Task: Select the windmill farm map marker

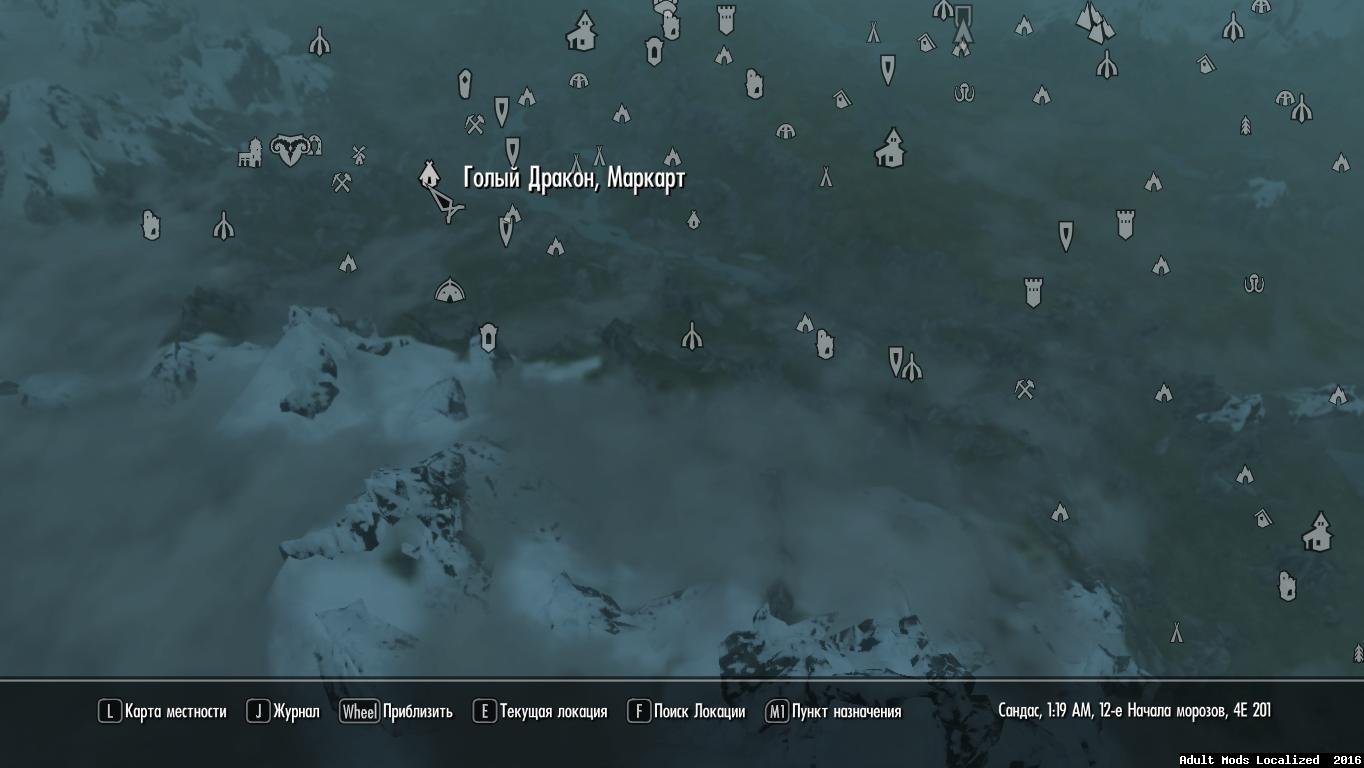Action: click(x=359, y=154)
